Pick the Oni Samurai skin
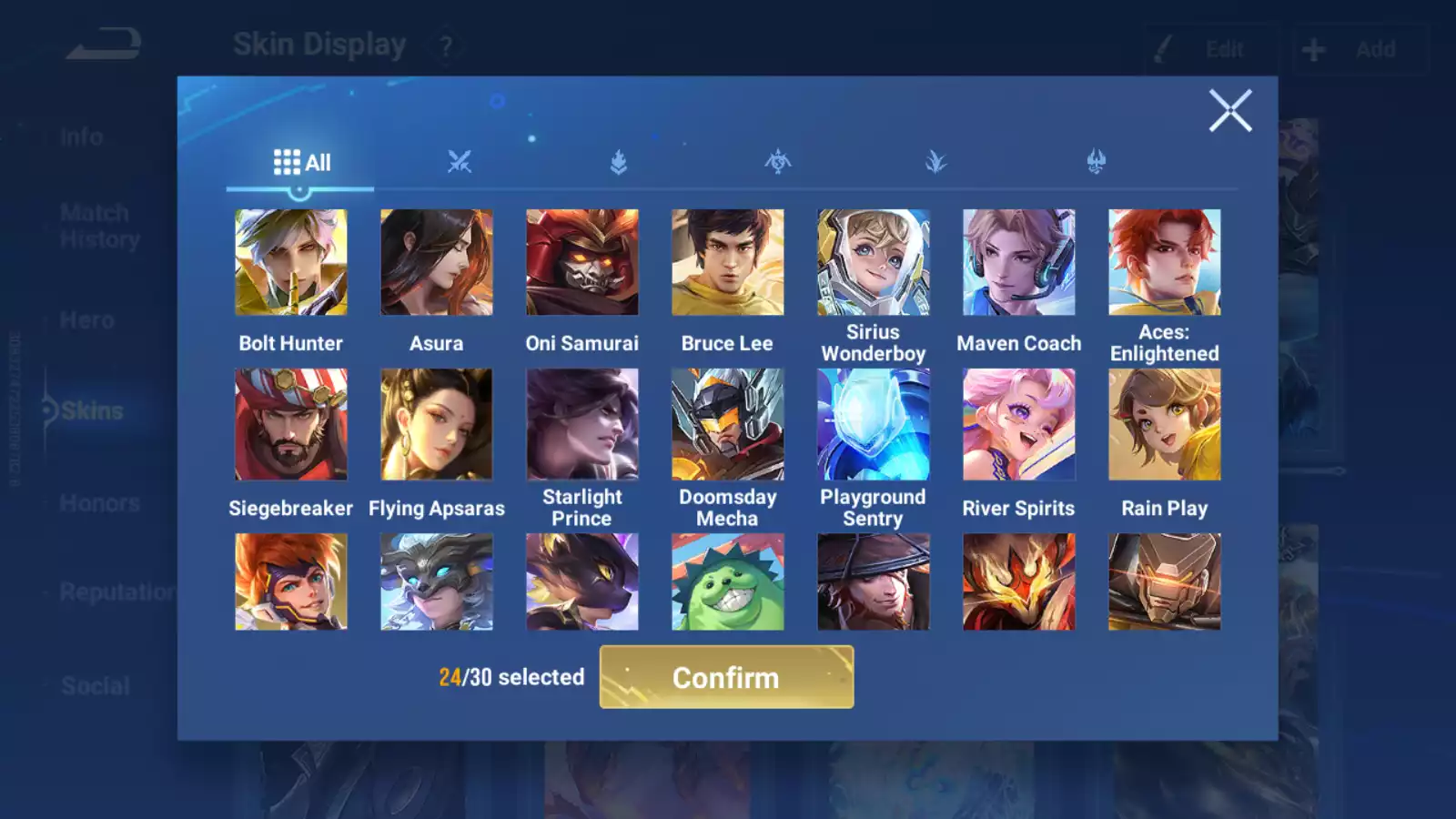The height and width of the screenshot is (819, 1456). point(582,263)
